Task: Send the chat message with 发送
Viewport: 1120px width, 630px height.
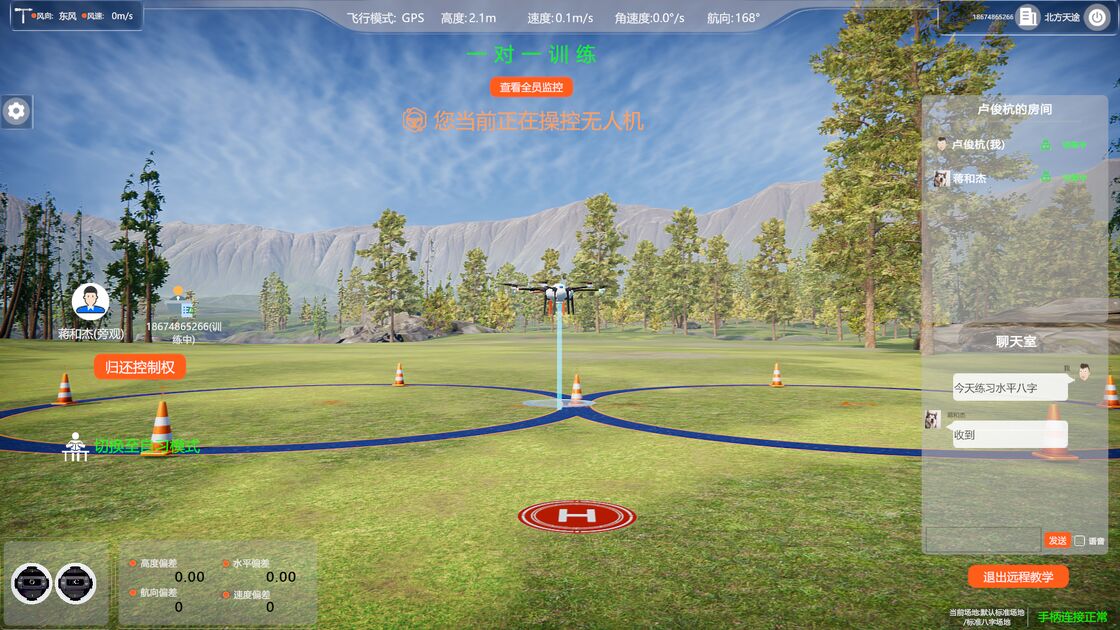Action: [x=1057, y=540]
